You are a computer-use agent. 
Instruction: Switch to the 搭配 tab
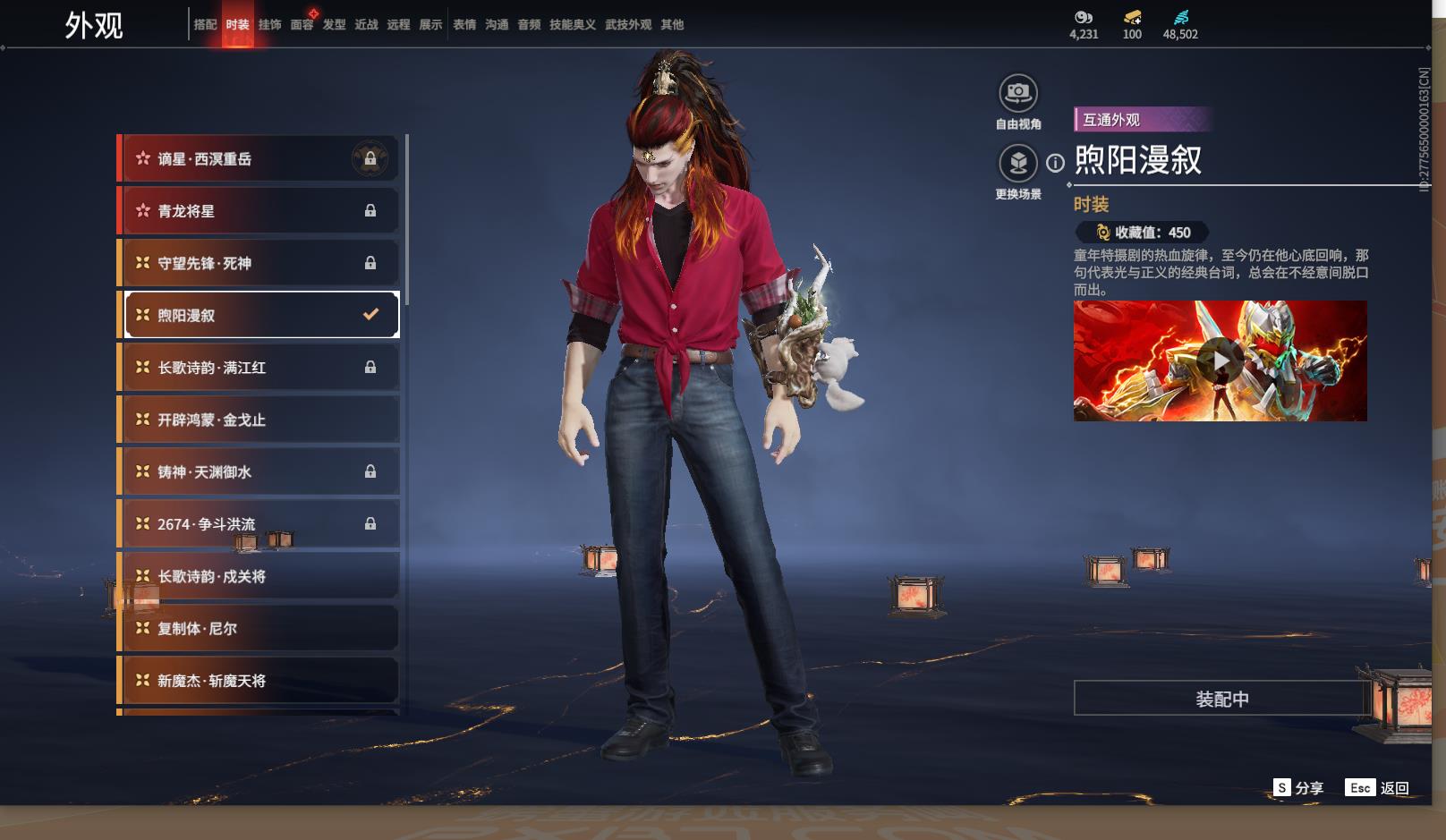205,25
